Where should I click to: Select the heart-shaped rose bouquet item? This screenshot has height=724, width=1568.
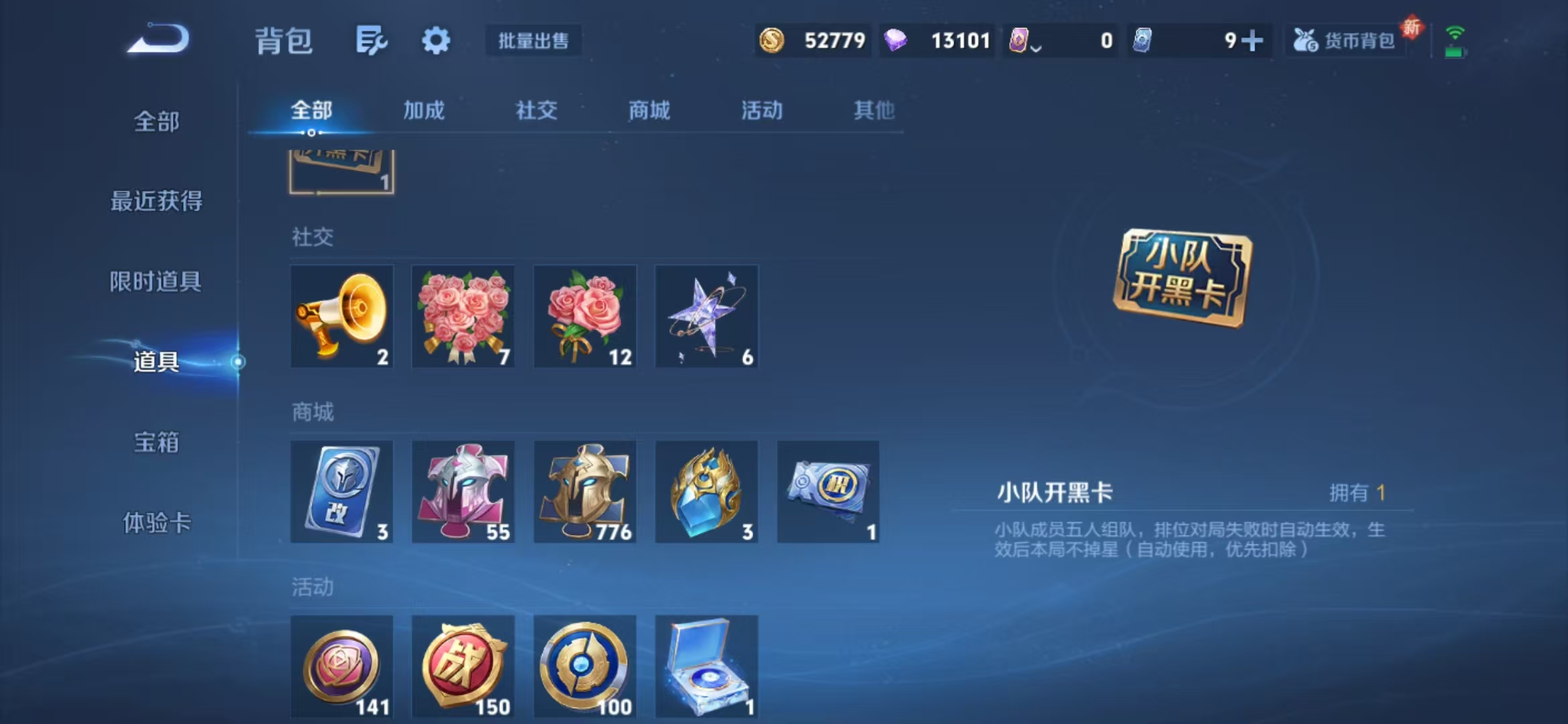[463, 316]
